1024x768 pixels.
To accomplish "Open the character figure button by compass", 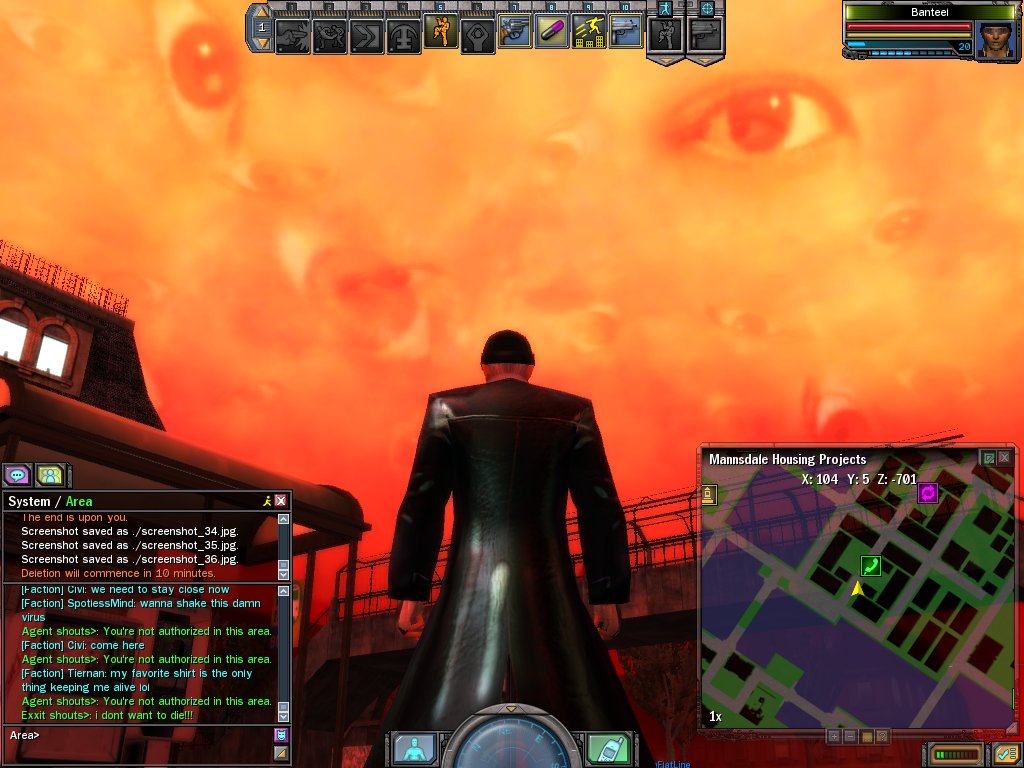I will [x=413, y=748].
